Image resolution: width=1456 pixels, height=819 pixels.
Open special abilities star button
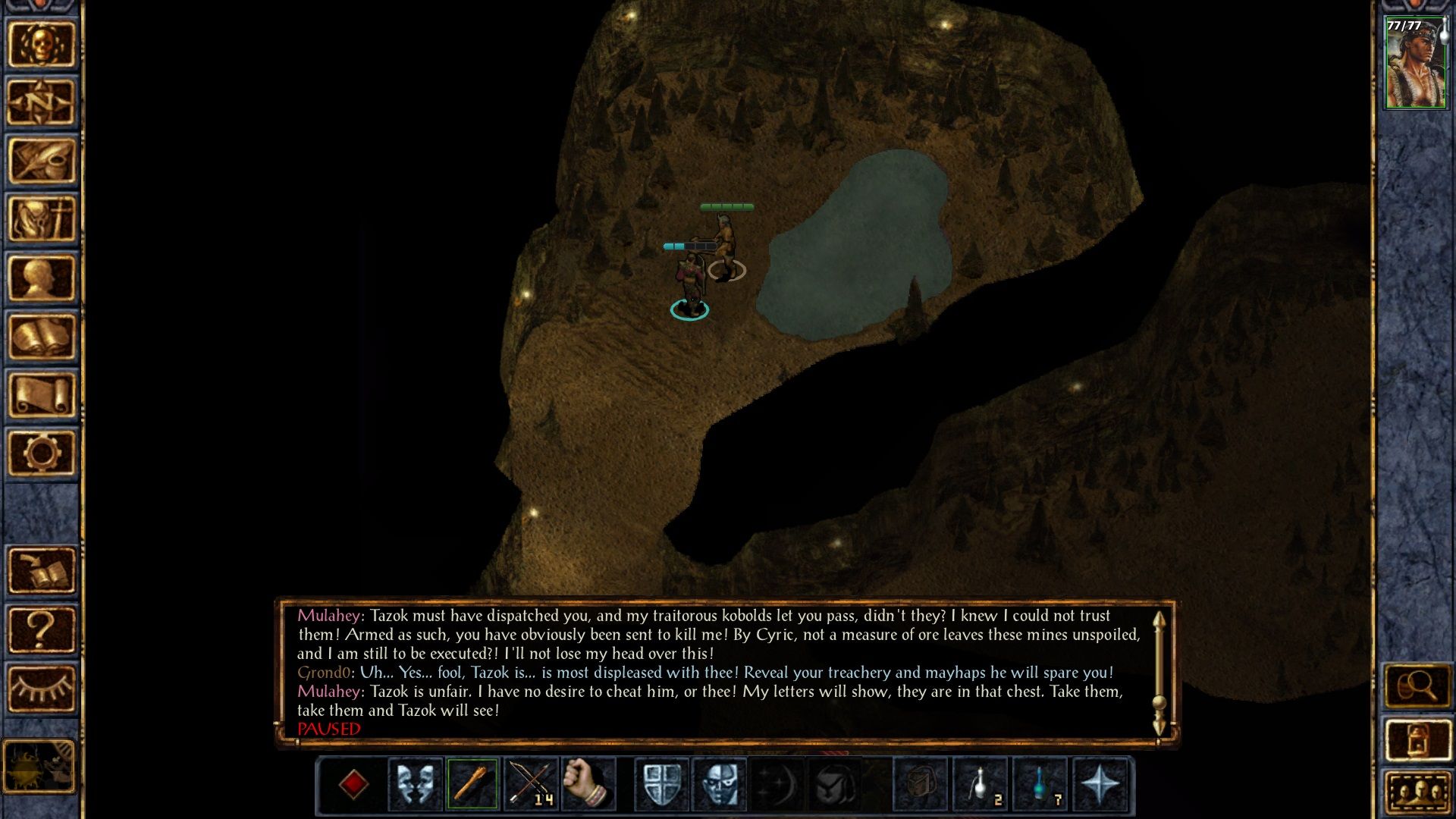pyautogui.click(x=1100, y=784)
